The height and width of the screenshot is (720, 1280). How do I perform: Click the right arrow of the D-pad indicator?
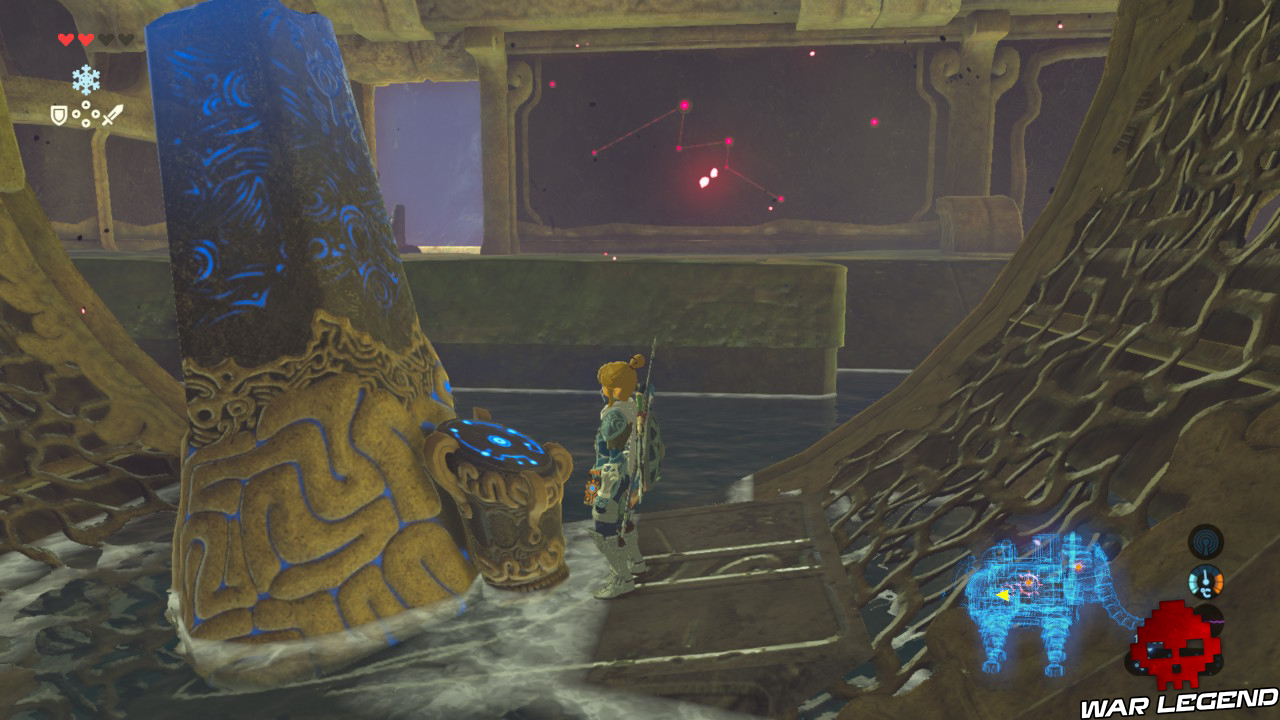pos(96,113)
